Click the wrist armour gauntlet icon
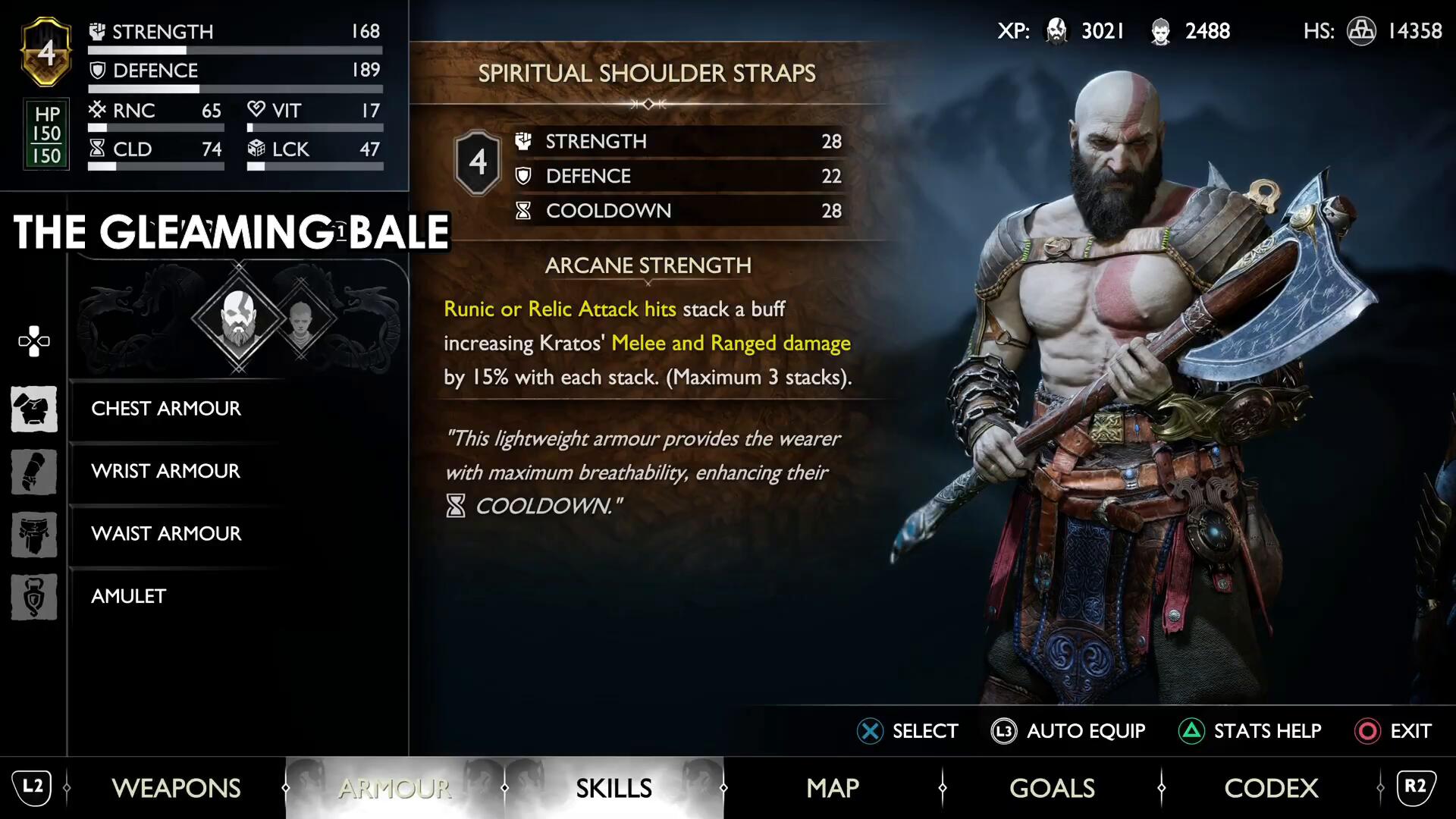1456x819 pixels. [34, 472]
